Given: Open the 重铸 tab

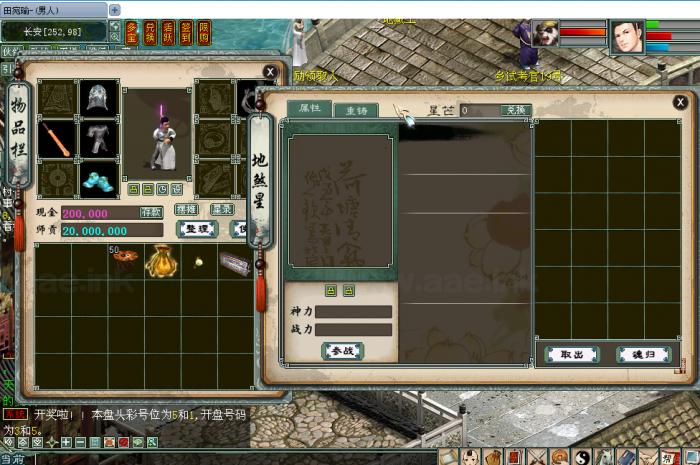Looking at the screenshot, I should pyautogui.click(x=356, y=111).
